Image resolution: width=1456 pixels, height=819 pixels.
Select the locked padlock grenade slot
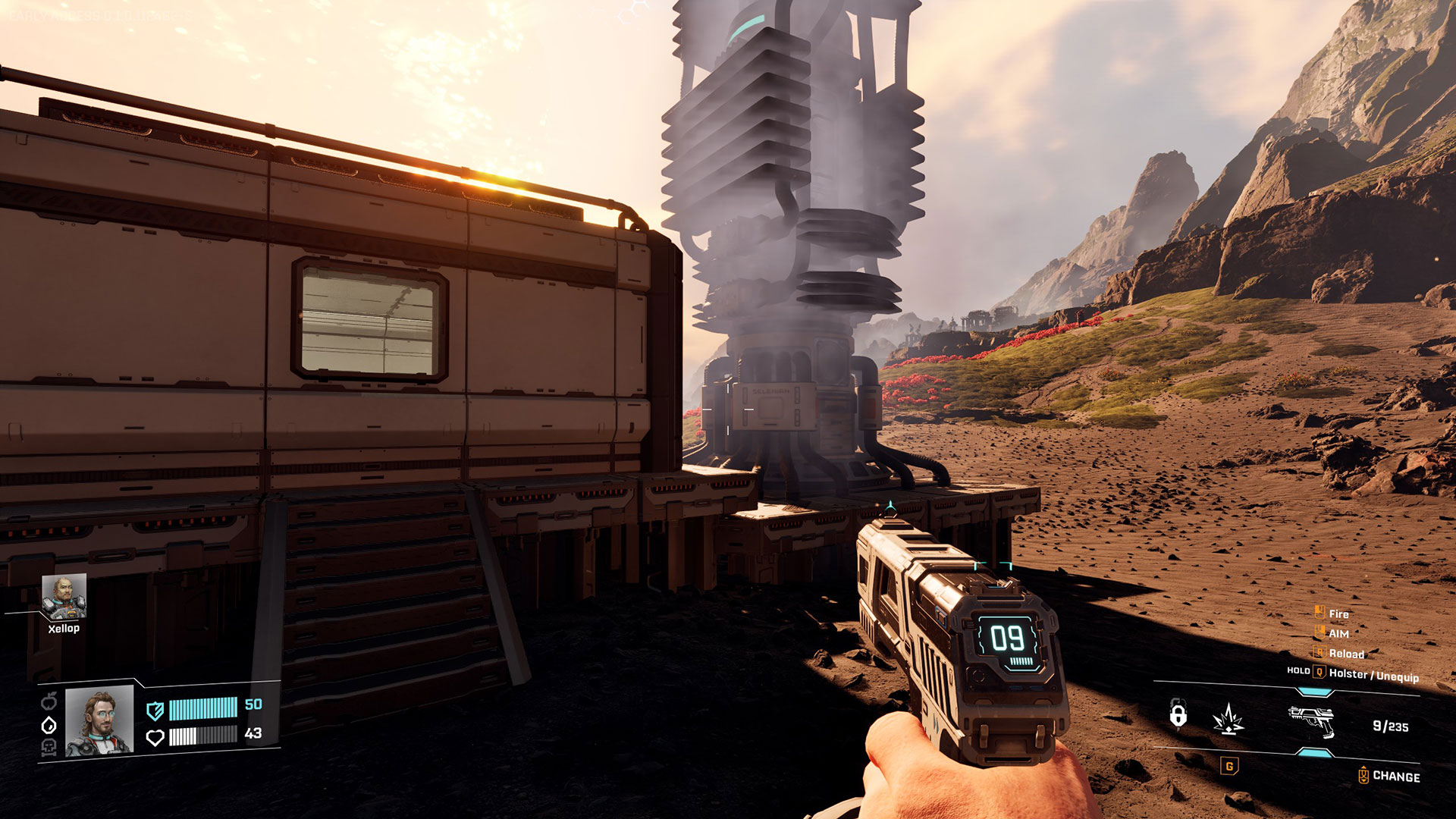(x=1178, y=714)
